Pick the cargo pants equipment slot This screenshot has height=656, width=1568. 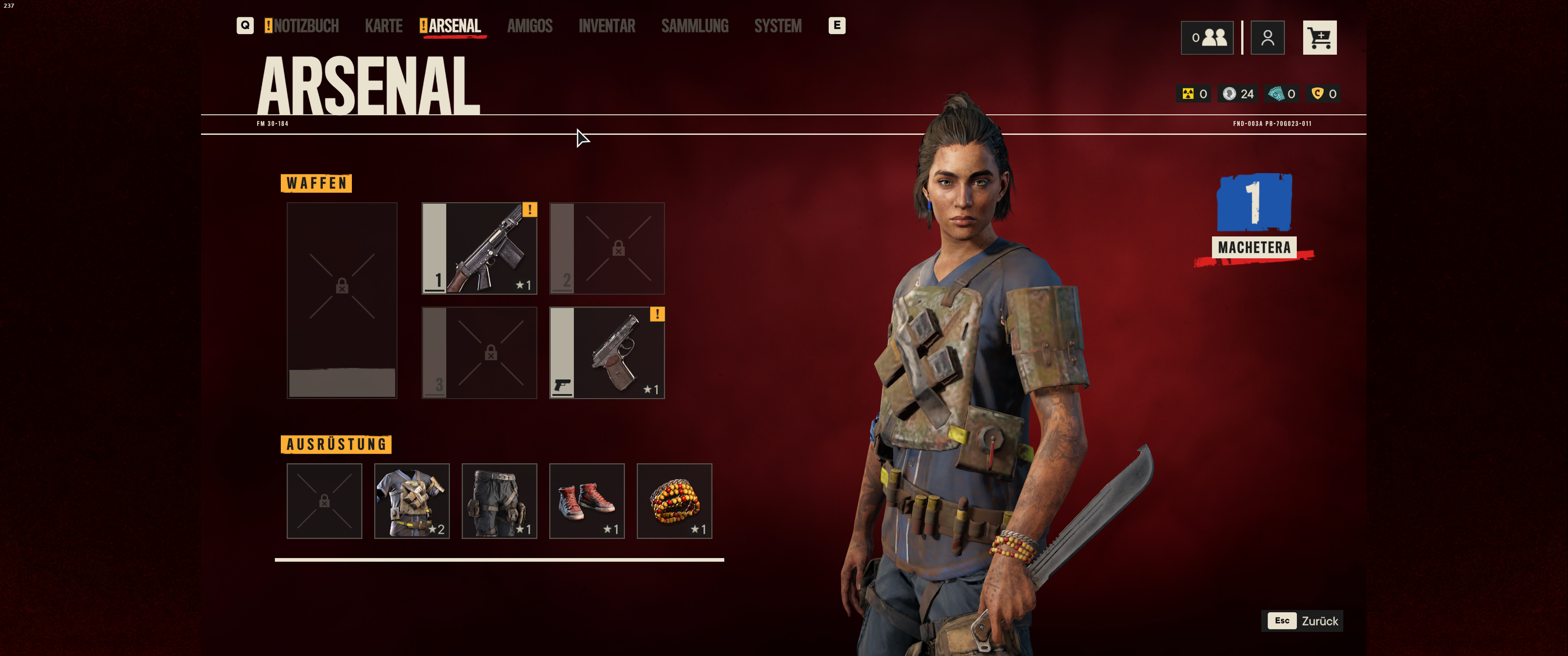click(499, 501)
